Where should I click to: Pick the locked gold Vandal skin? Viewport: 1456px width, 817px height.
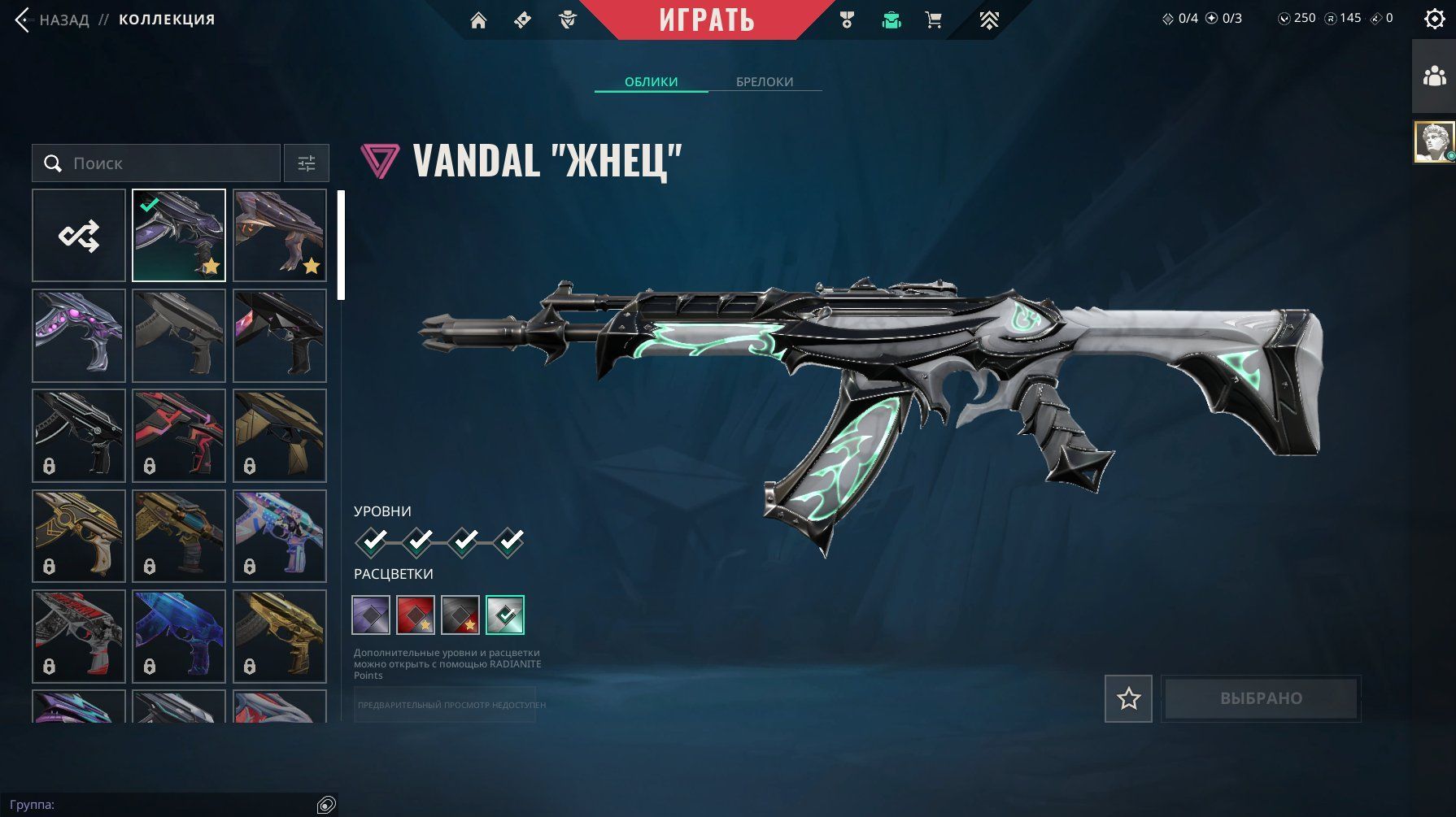279,636
